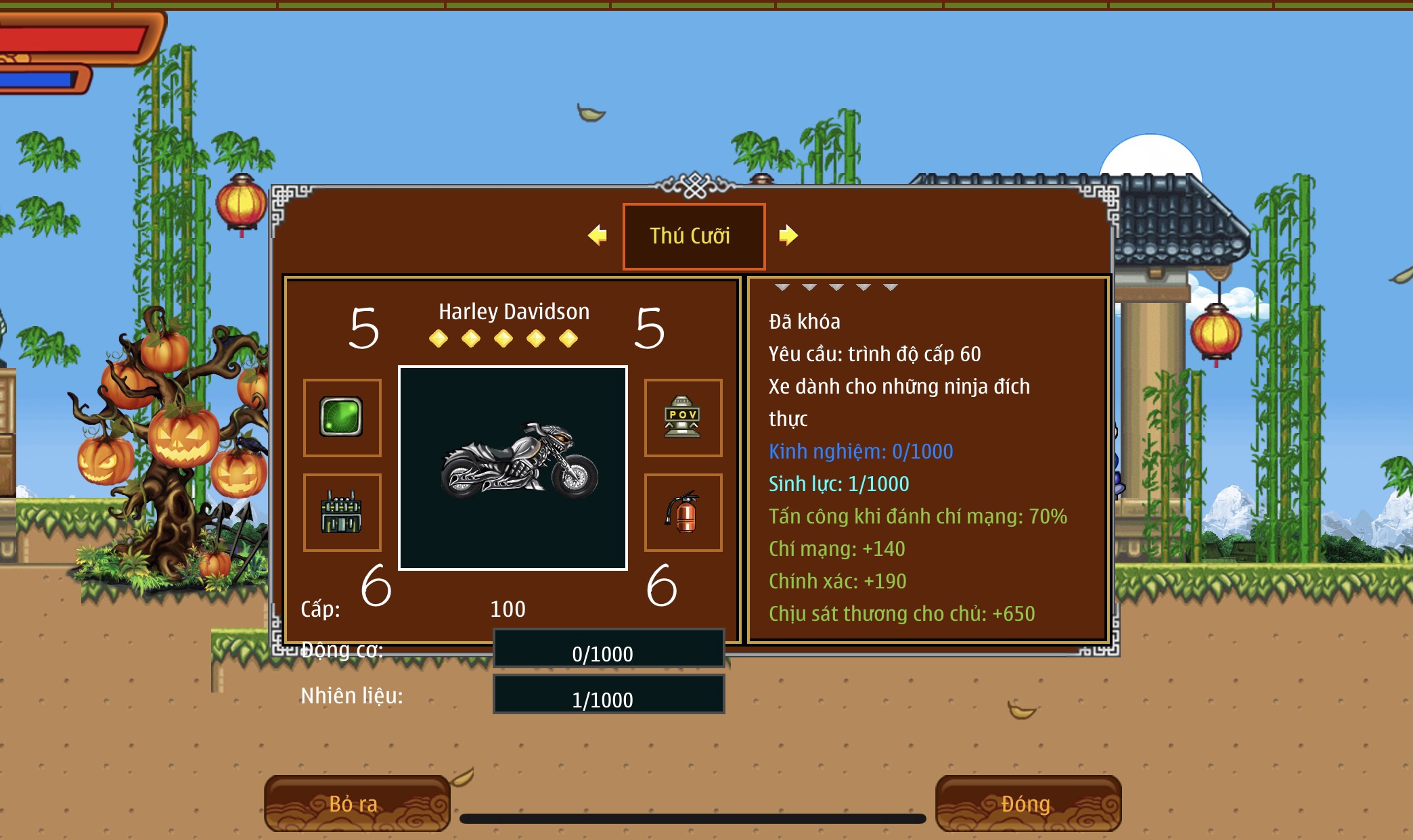The width and height of the screenshot is (1413, 840).
Task: Click the Bỏ ra button
Action: click(357, 803)
